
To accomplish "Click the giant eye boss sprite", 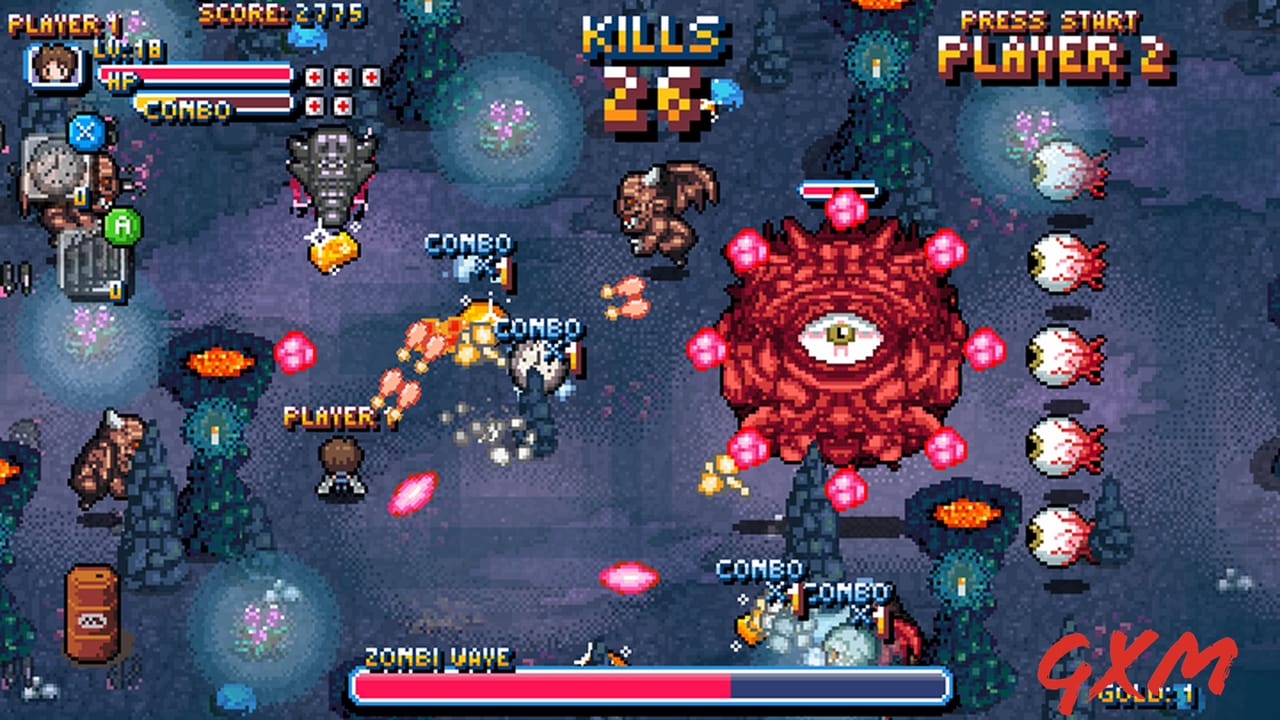I will click(840, 335).
